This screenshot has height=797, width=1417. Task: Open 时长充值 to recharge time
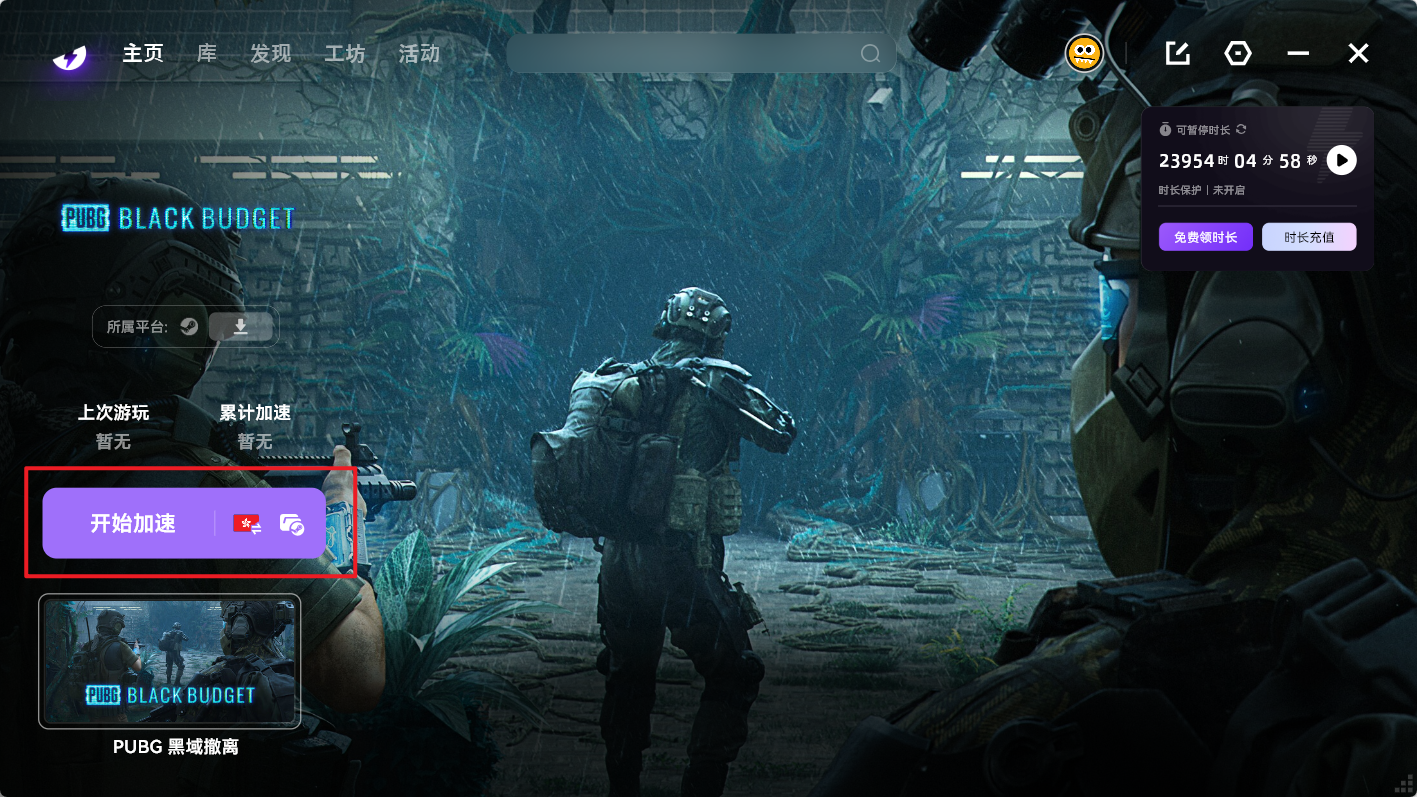[x=1309, y=237]
